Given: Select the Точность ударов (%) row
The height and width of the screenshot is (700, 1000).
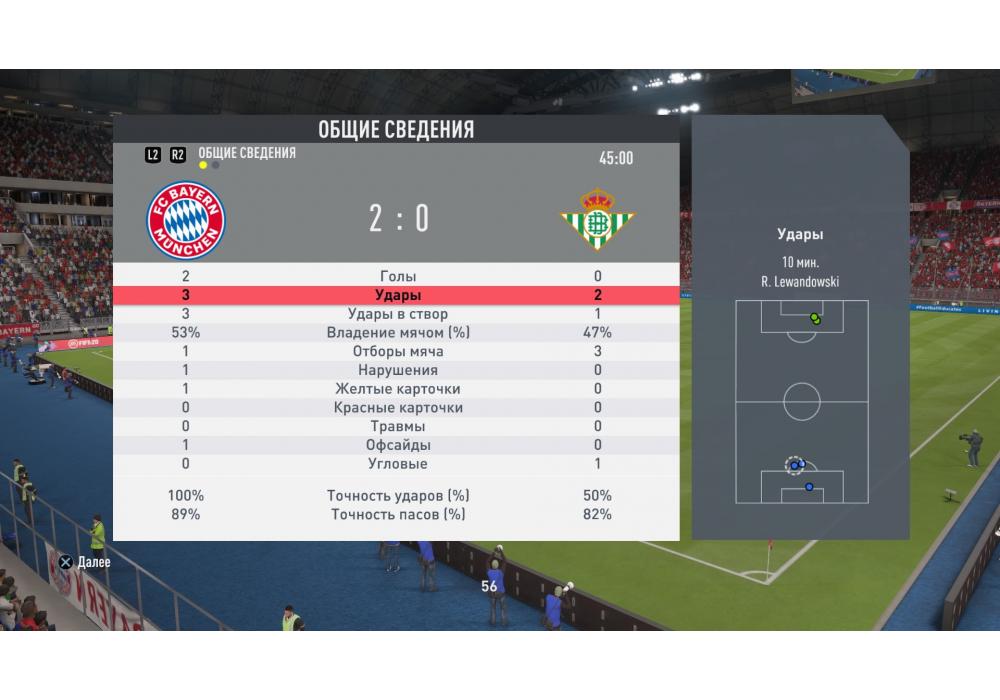Looking at the screenshot, I should [398, 496].
